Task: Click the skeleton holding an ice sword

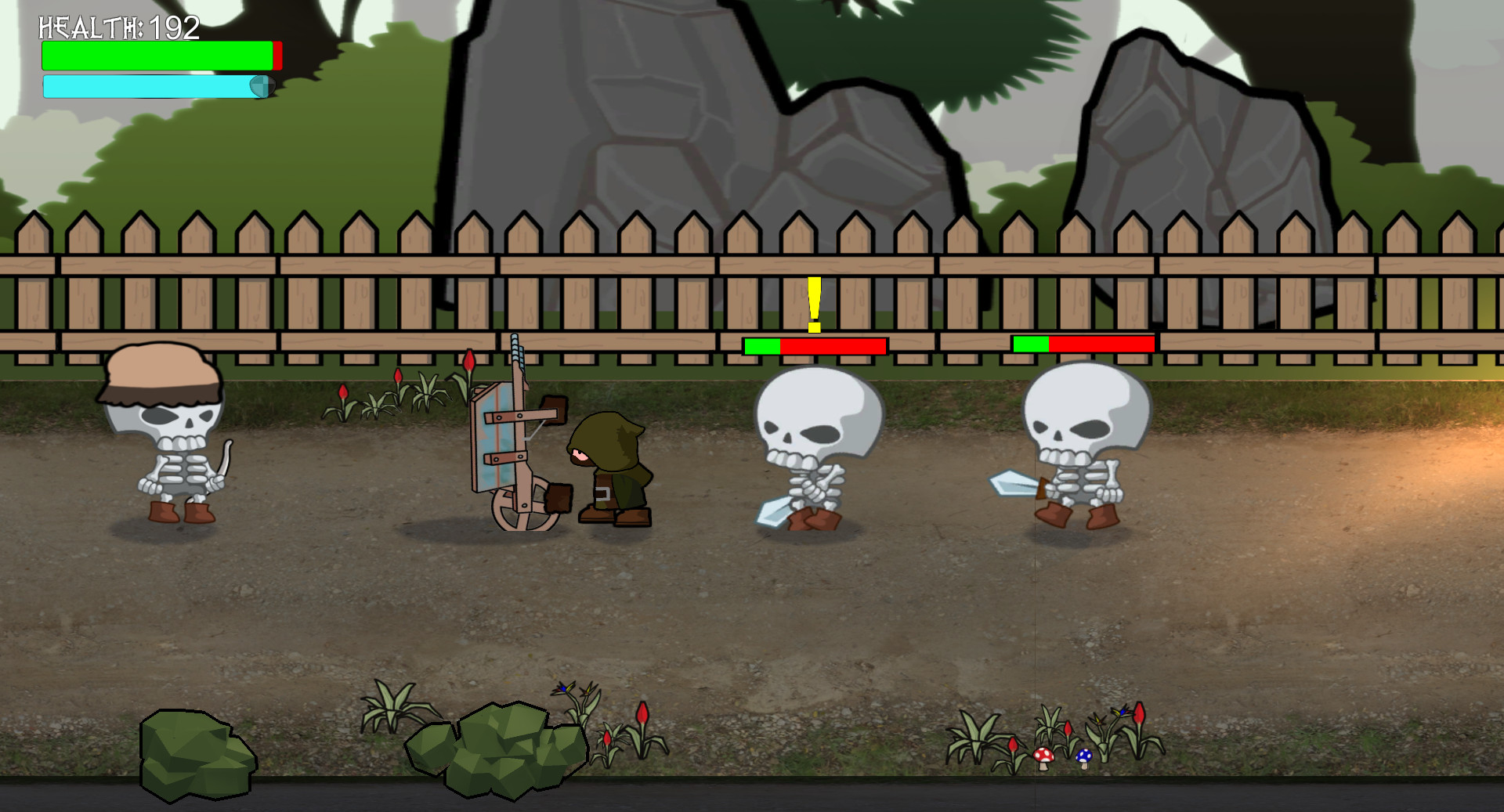Action: [811, 446]
